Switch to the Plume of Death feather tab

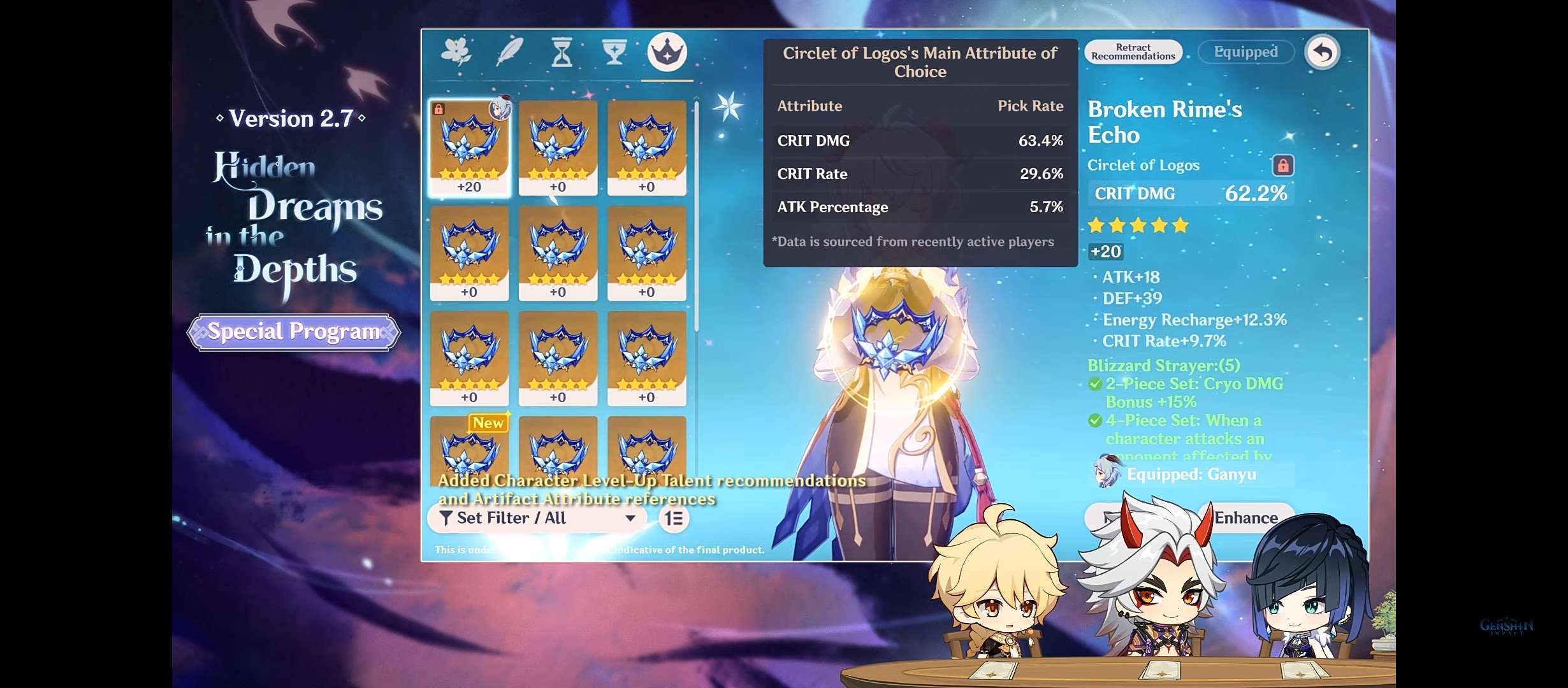pyautogui.click(x=509, y=52)
